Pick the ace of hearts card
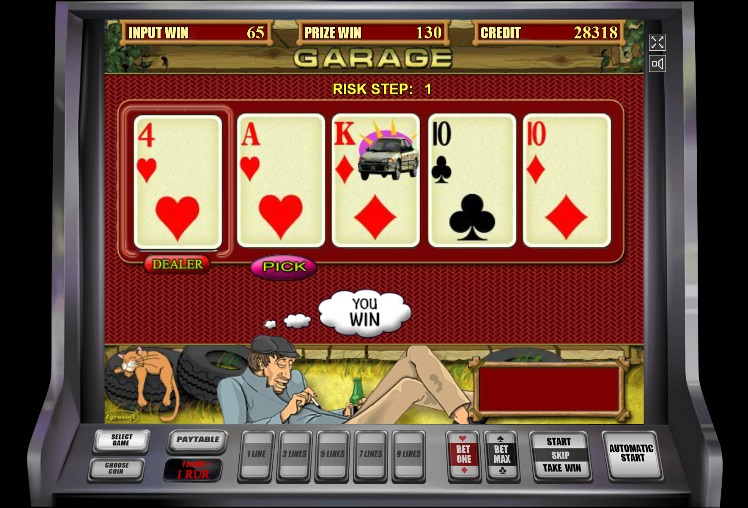This screenshot has height=508, width=748. click(x=281, y=181)
